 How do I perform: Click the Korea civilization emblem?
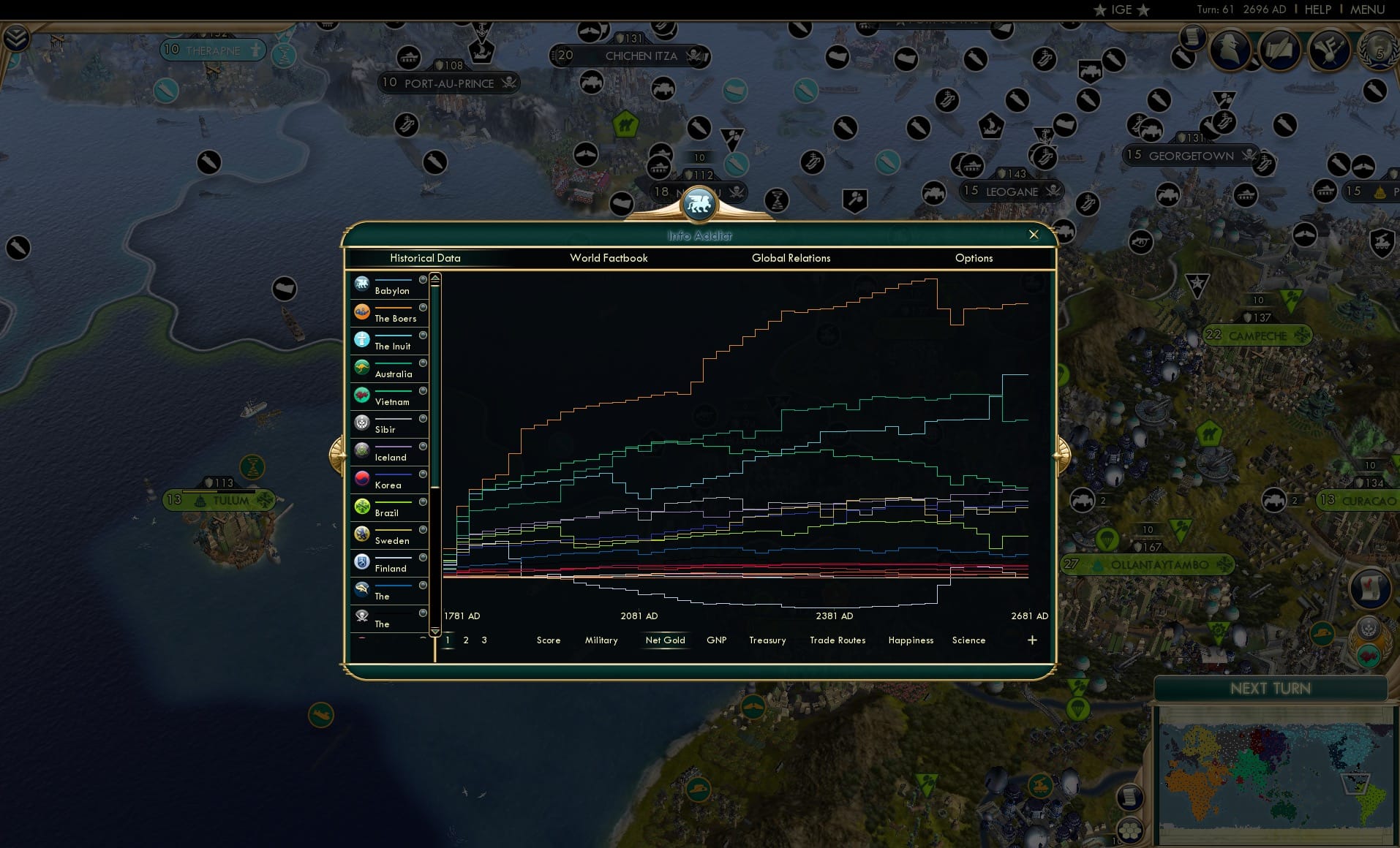click(362, 477)
